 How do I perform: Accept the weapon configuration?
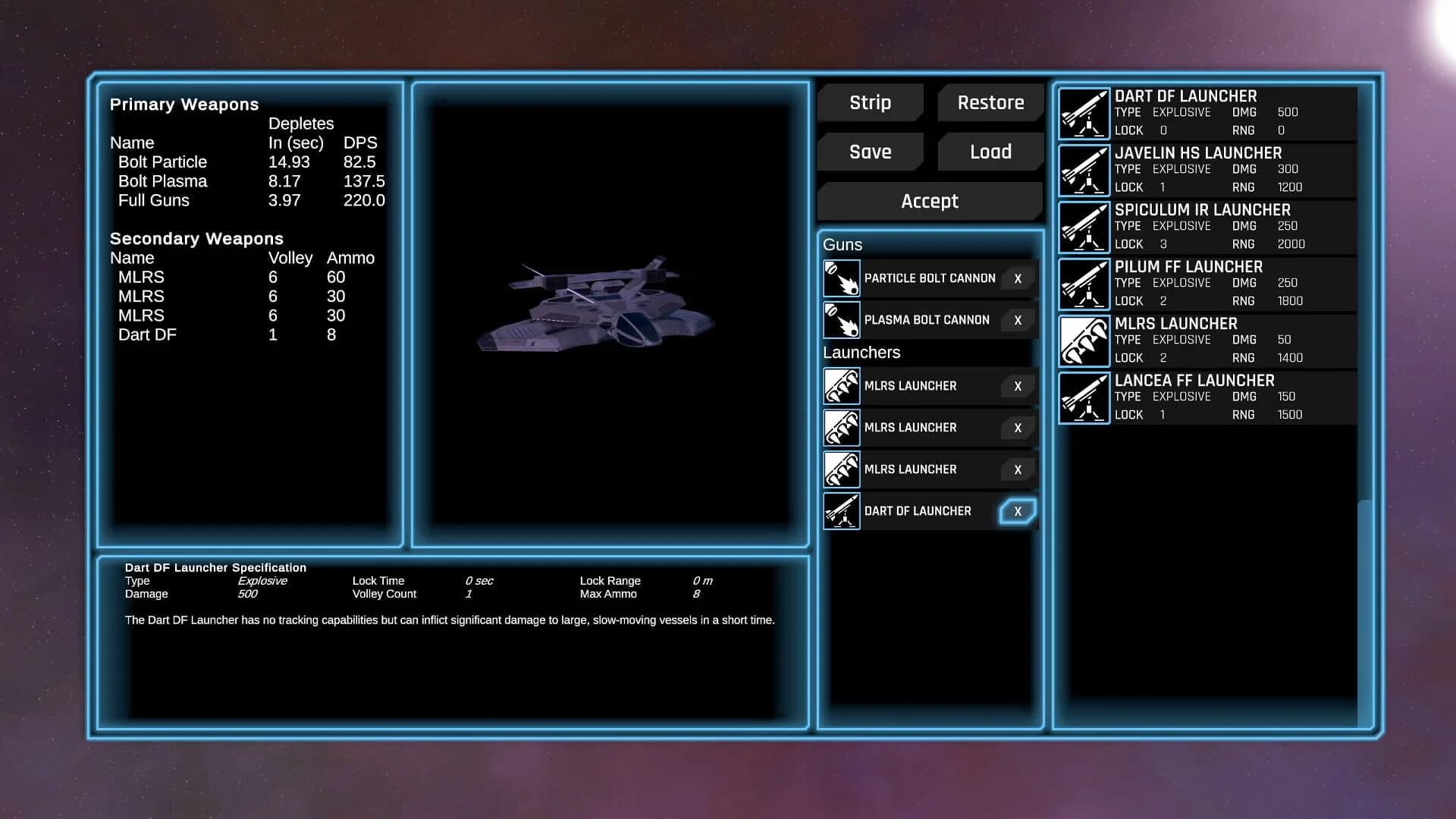(929, 201)
